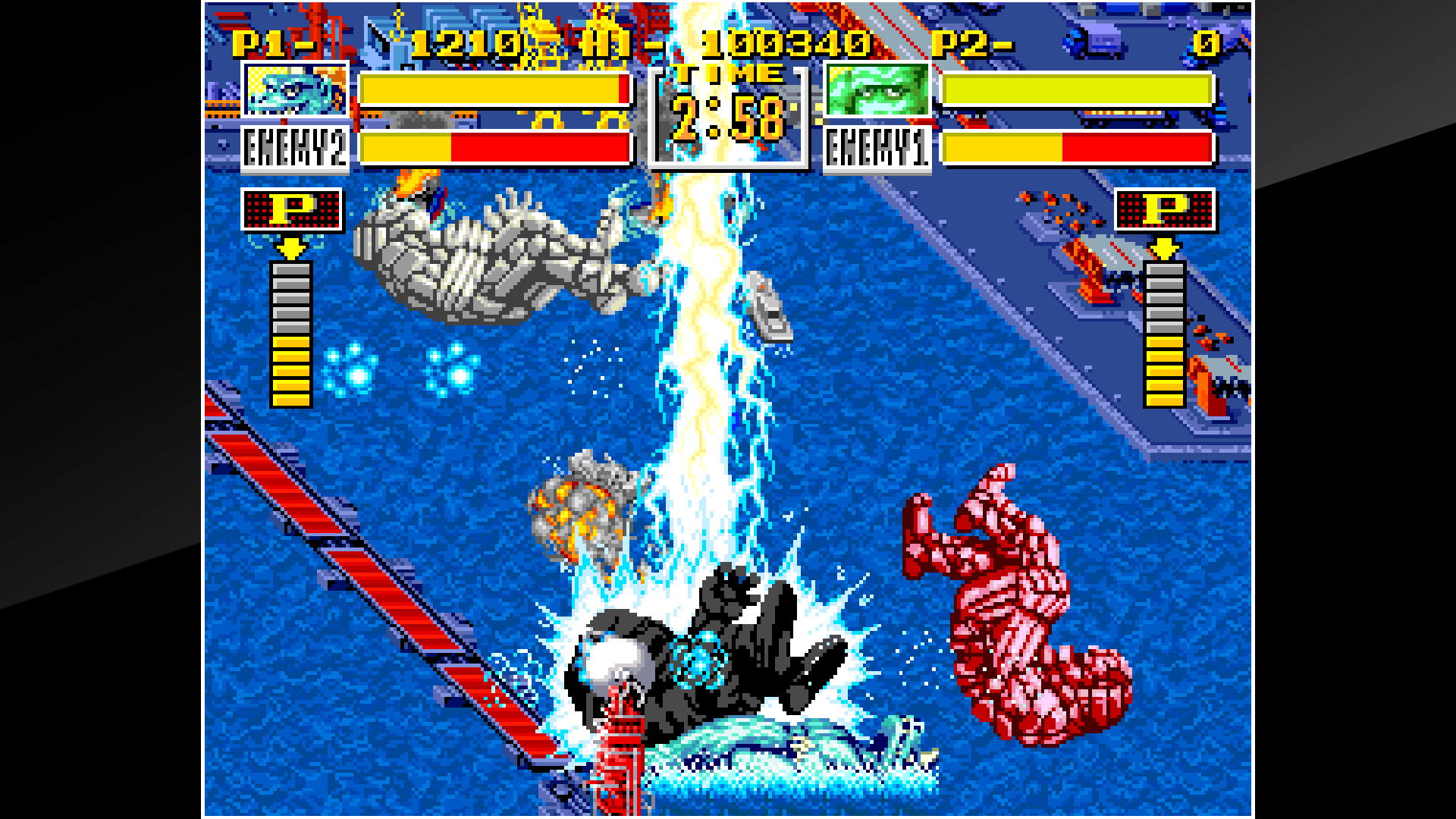Click the P2 green-eyed monster portrait
This screenshot has width=1456, height=819.
(876, 93)
